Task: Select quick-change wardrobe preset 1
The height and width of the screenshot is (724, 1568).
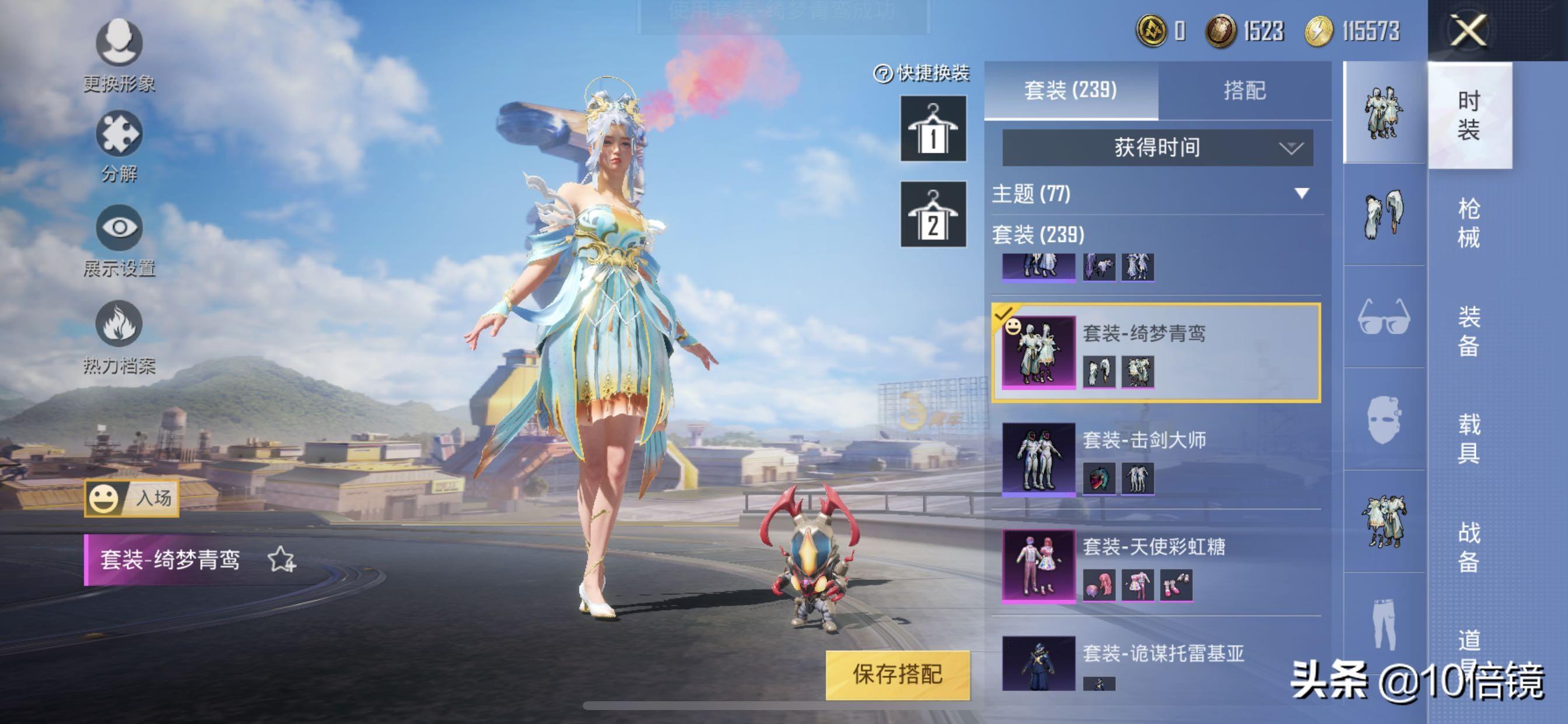Action: click(933, 128)
